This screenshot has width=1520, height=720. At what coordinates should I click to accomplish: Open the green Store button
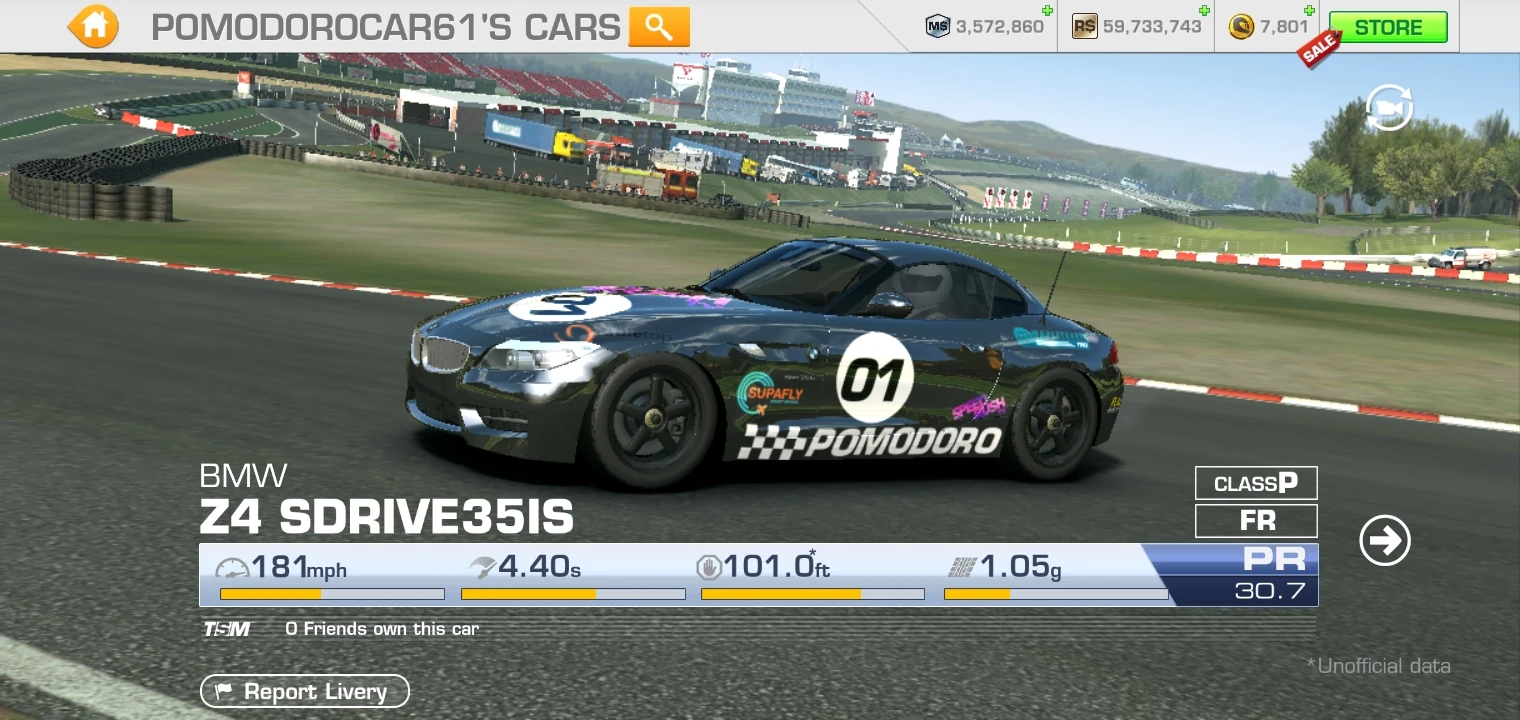click(x=1388, y=27)
